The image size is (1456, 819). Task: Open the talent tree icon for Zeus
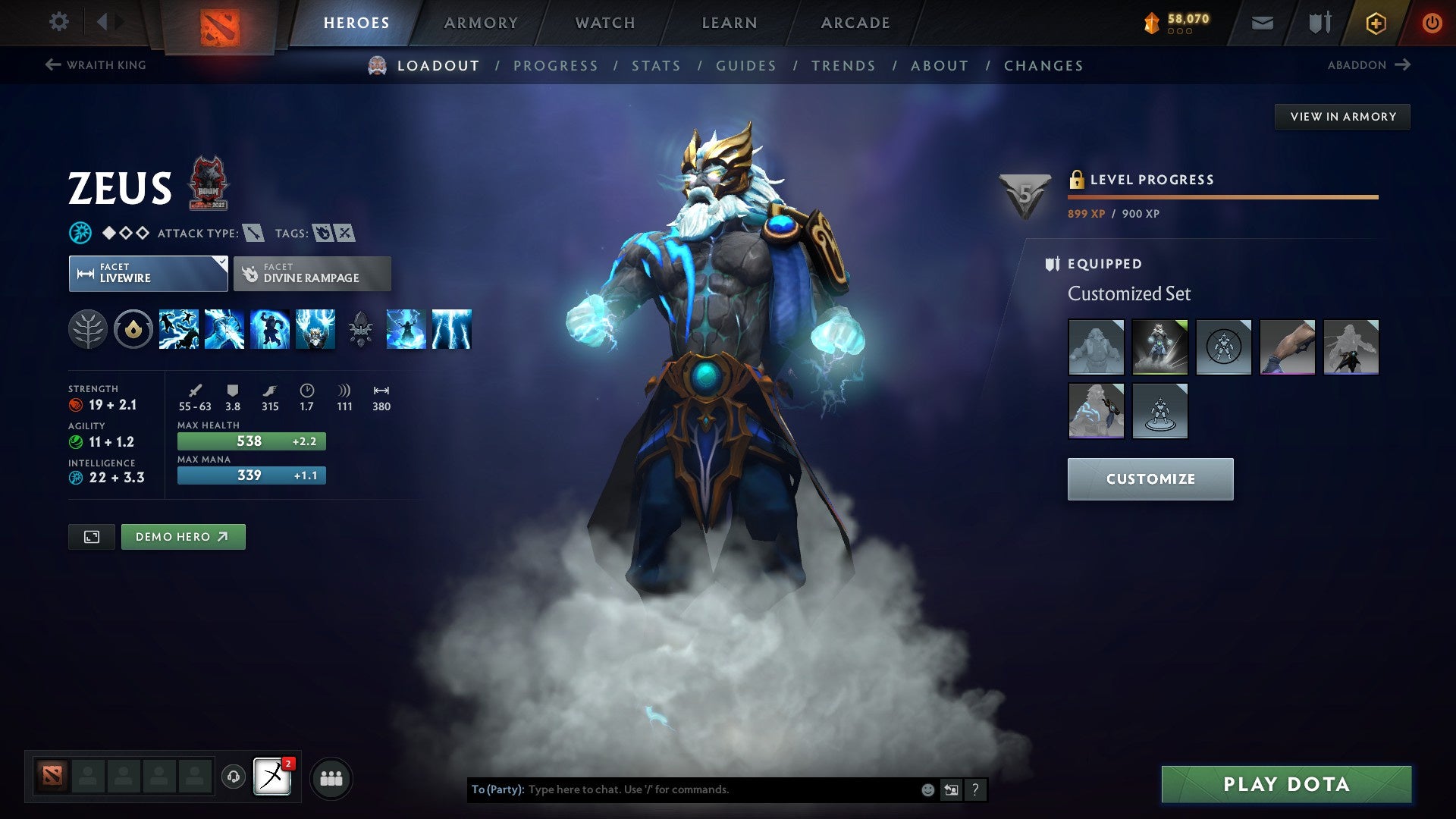(88, 328)
